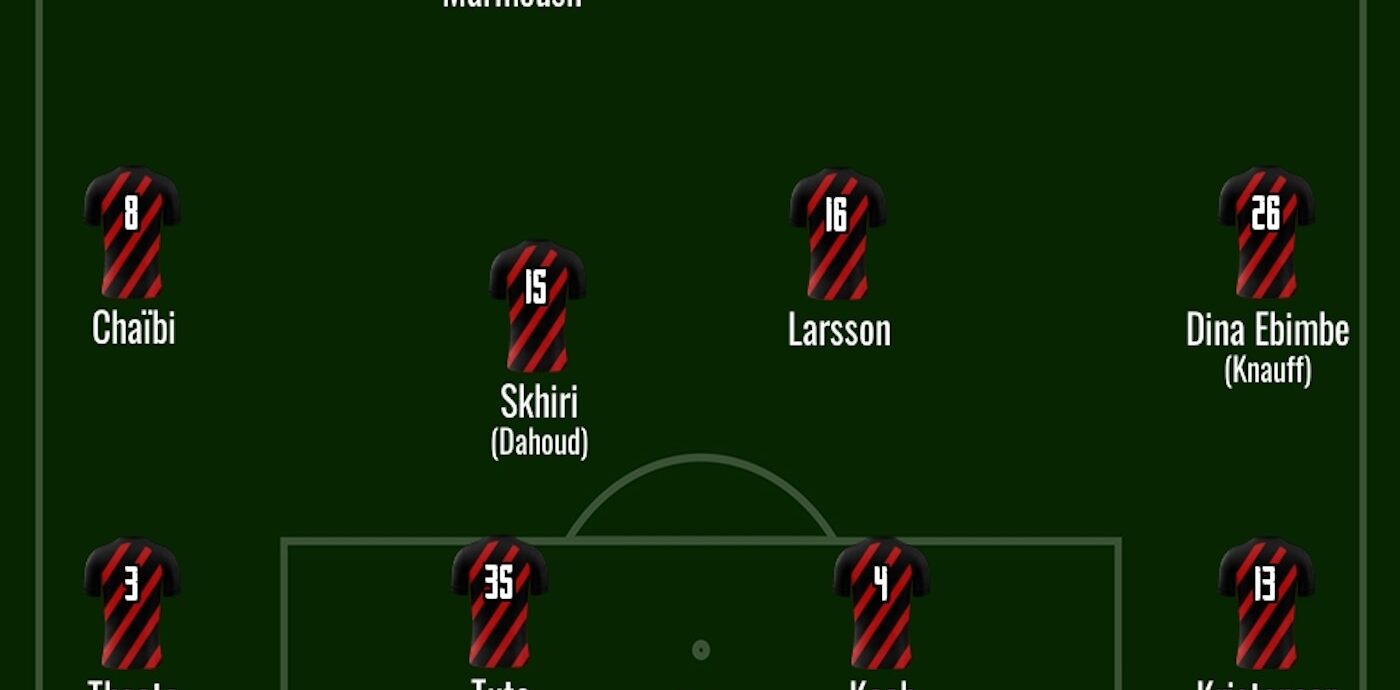Image resolution: width=1400 pixels, height=690 pixels.
Task: Select Chaïbi's number 8 shirt
Action: pos(132,232)
